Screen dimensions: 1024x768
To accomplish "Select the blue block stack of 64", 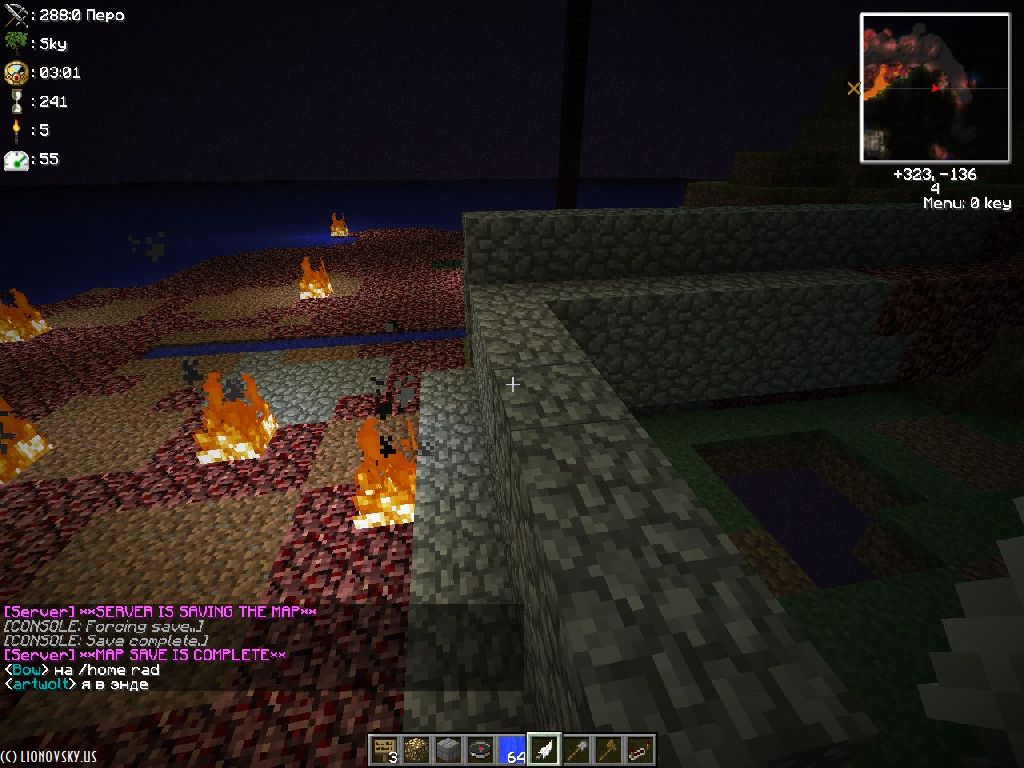I will click(x=512, y=750).
